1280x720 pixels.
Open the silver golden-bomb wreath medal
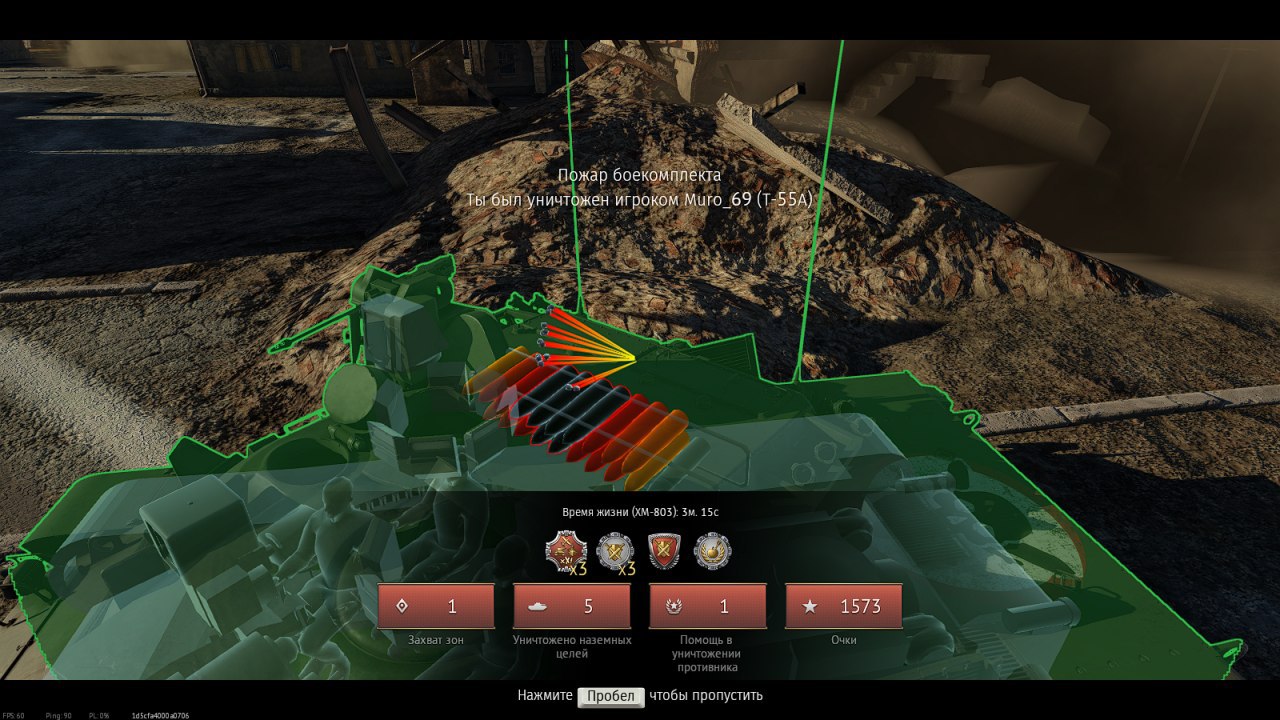coord(712,551)
